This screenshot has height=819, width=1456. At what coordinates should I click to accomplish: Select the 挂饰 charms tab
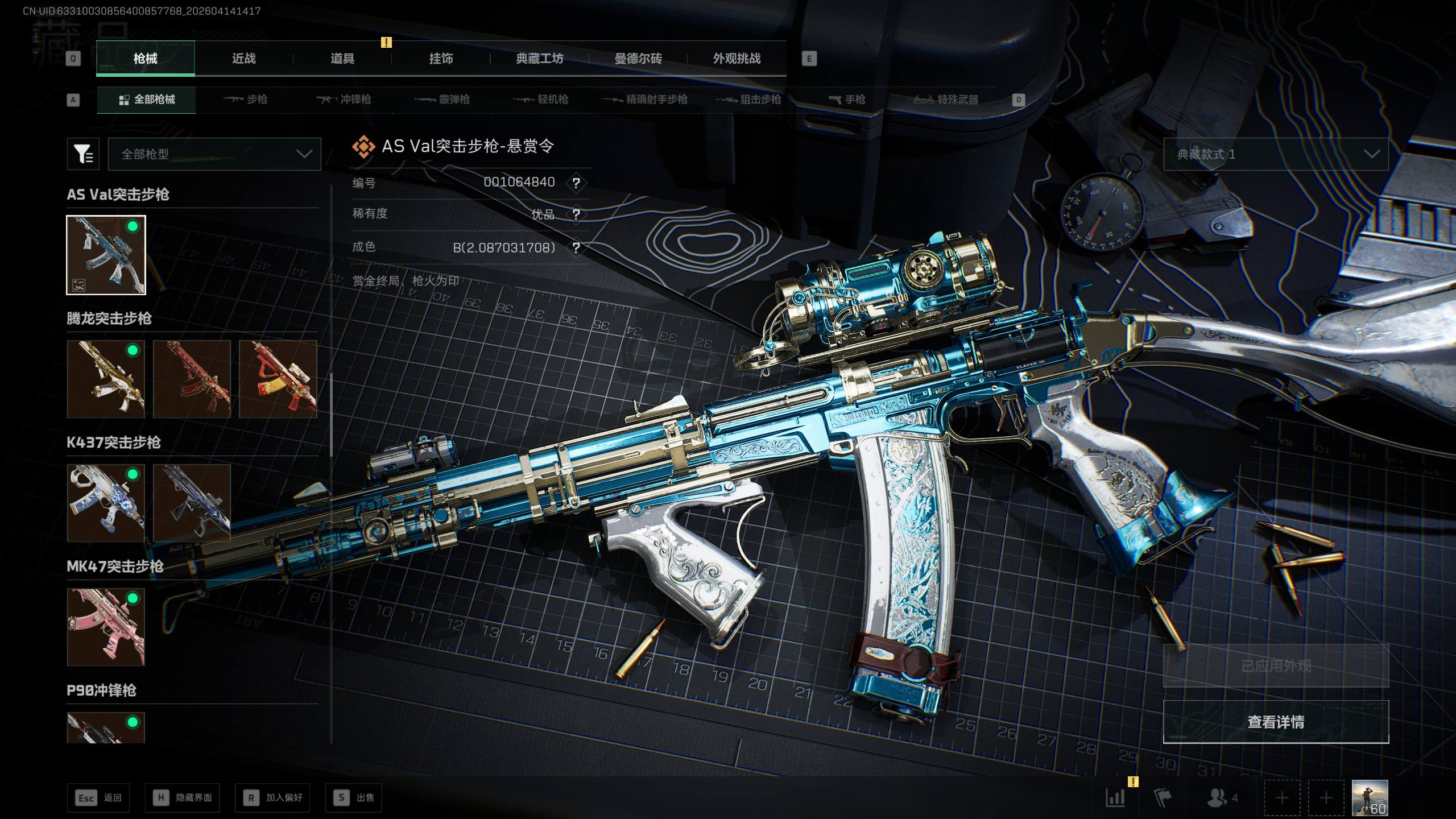(441, 59)
